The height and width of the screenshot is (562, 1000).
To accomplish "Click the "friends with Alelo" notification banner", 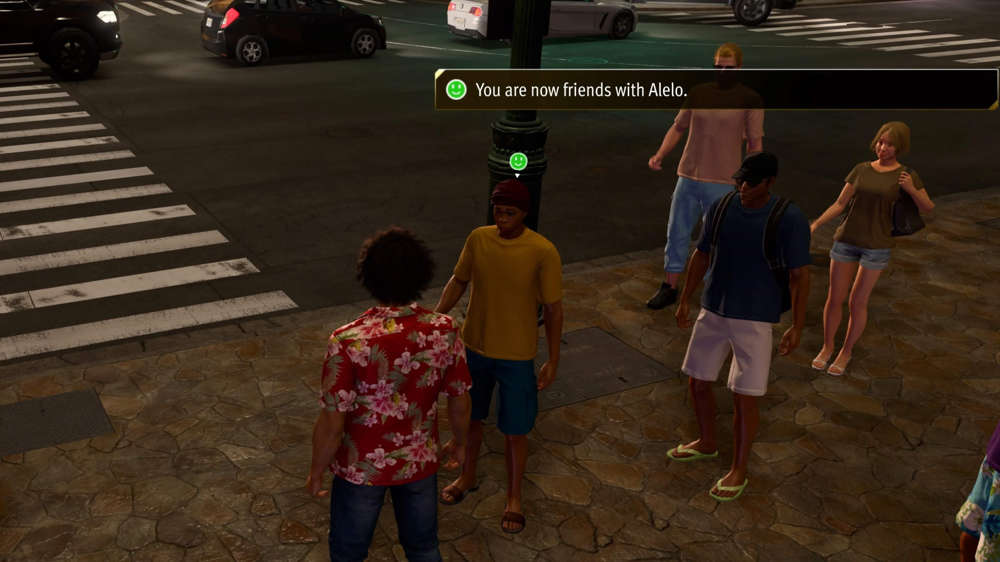I will [715, 90].
